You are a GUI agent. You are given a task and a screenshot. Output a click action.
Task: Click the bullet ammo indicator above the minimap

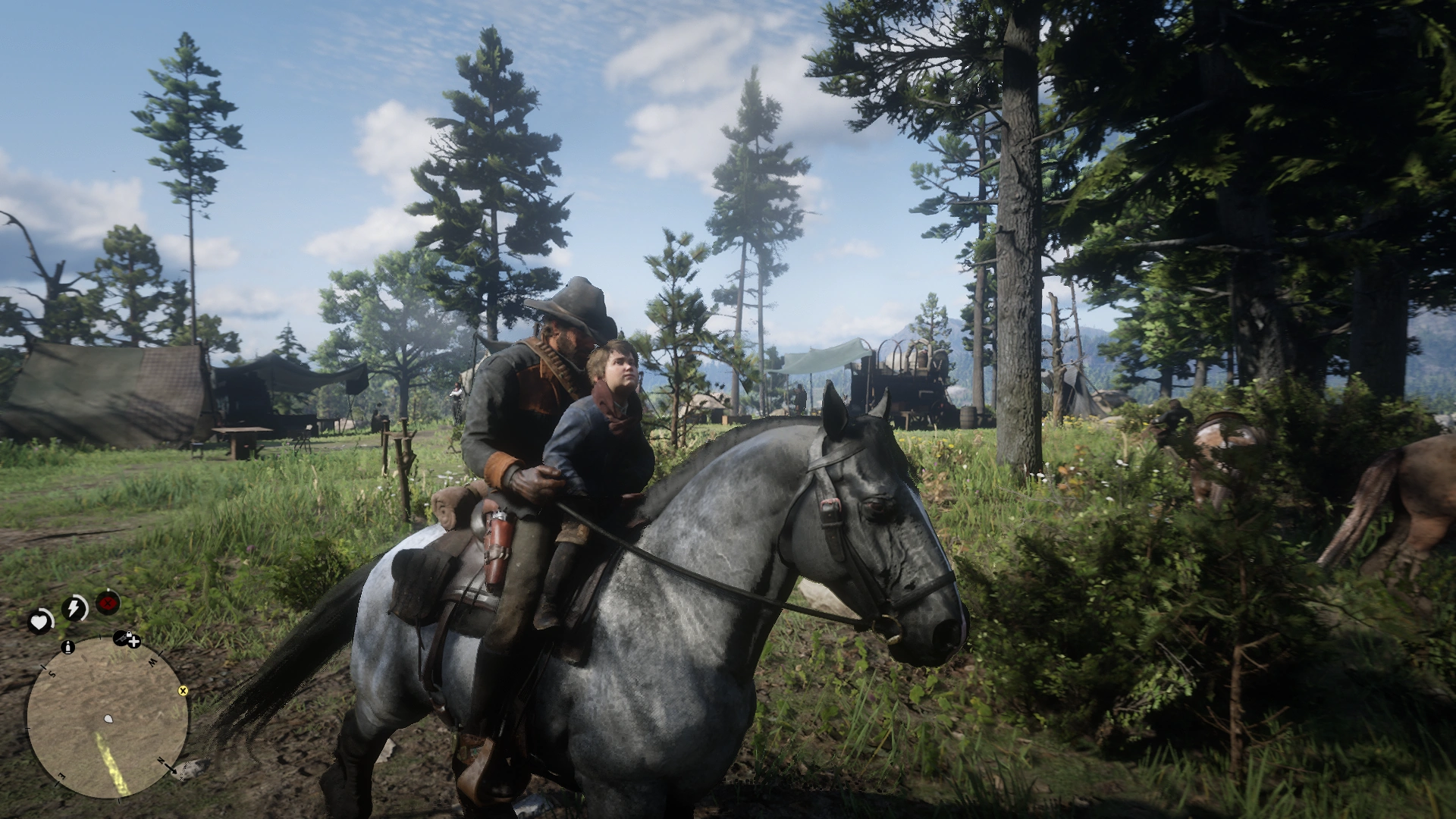(x=67, y=648)
